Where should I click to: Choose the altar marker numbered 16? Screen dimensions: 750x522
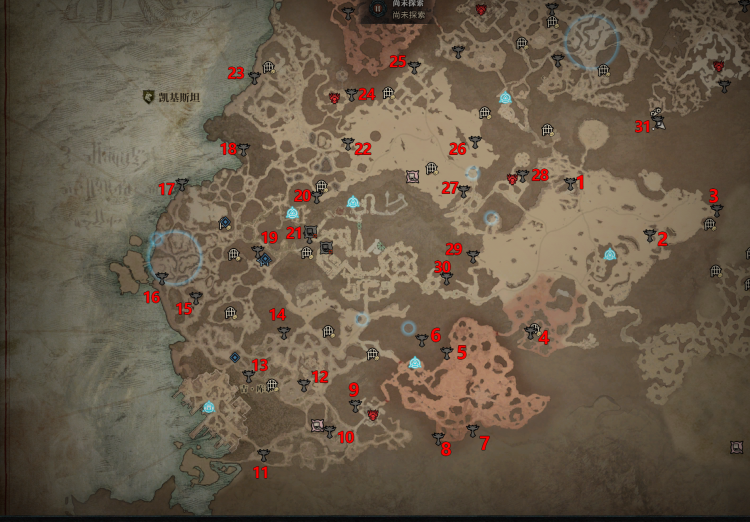(x=162, y=279)
